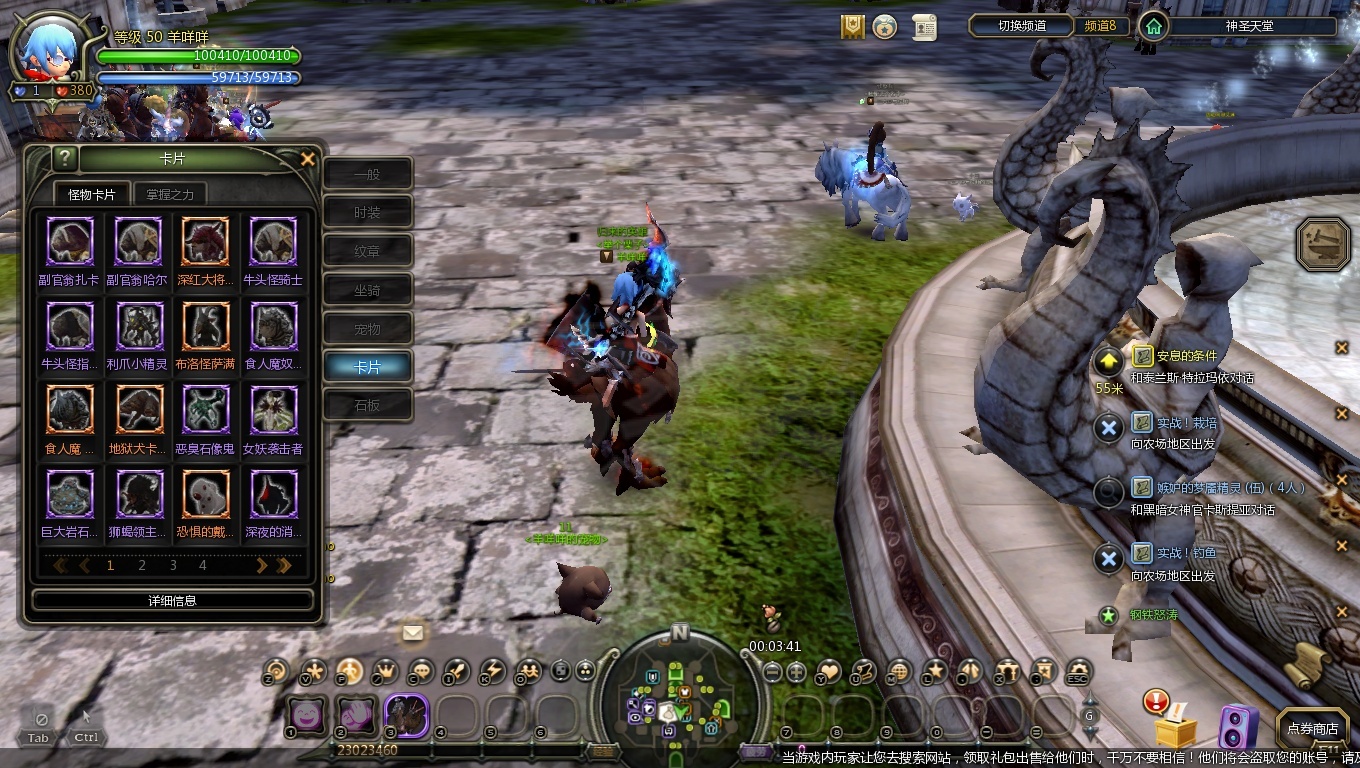Select the 利爪小精灵 card
This screenshot has width=1360, height=768.
(x=139, y=326)
